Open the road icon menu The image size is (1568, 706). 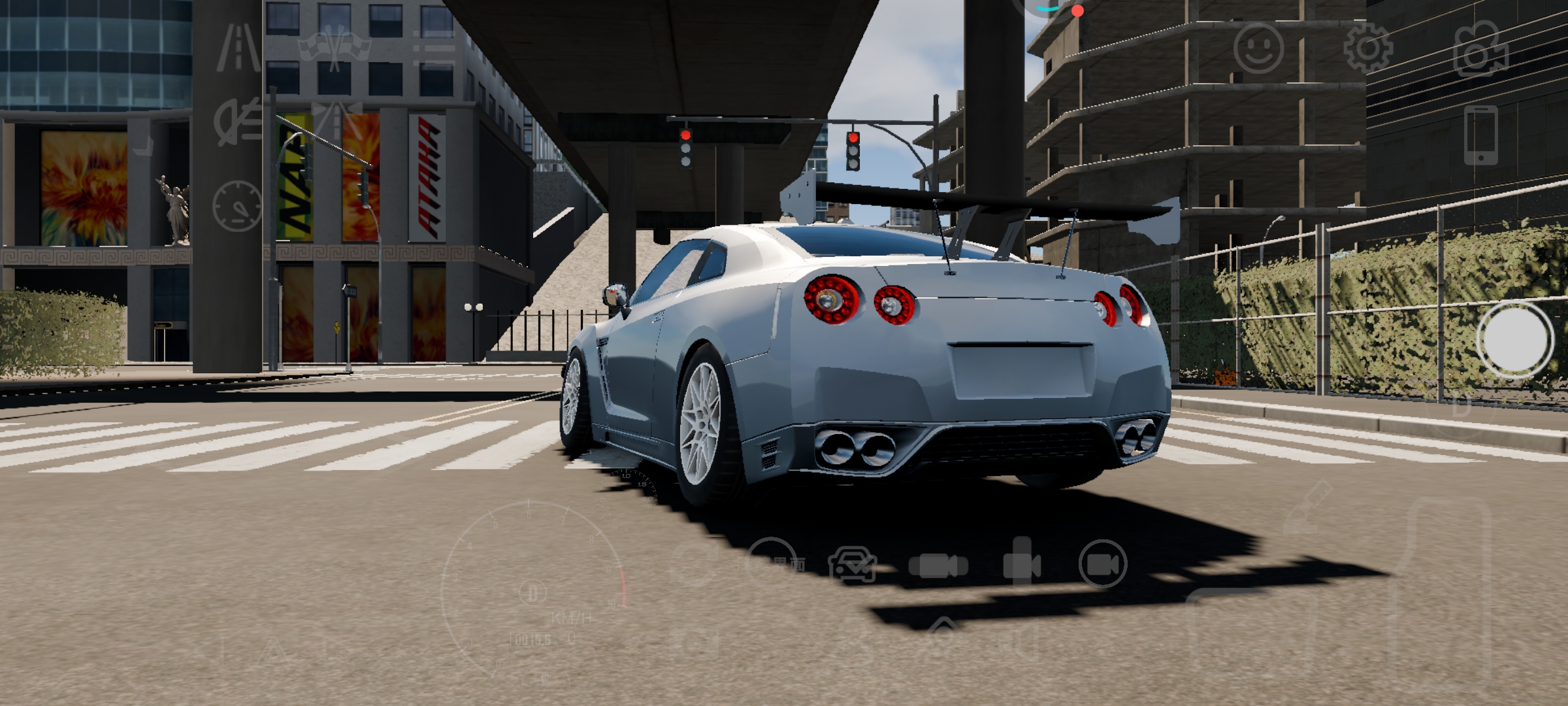click(238, 47)
